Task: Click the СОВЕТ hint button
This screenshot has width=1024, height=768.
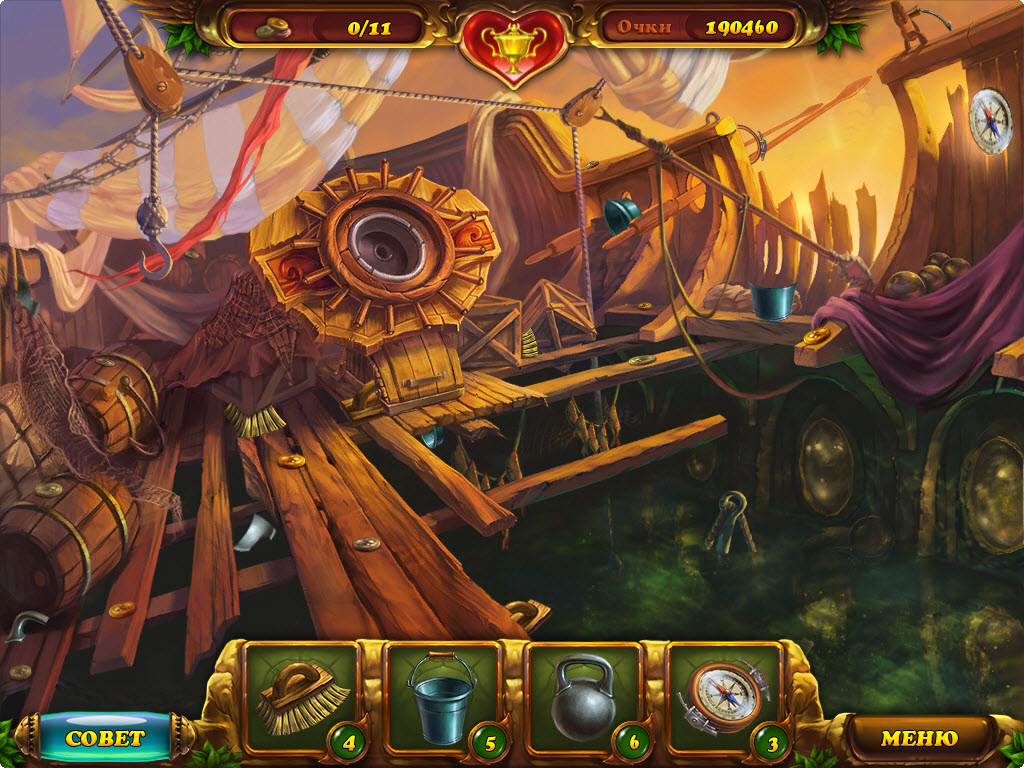Action: point(105,738)
